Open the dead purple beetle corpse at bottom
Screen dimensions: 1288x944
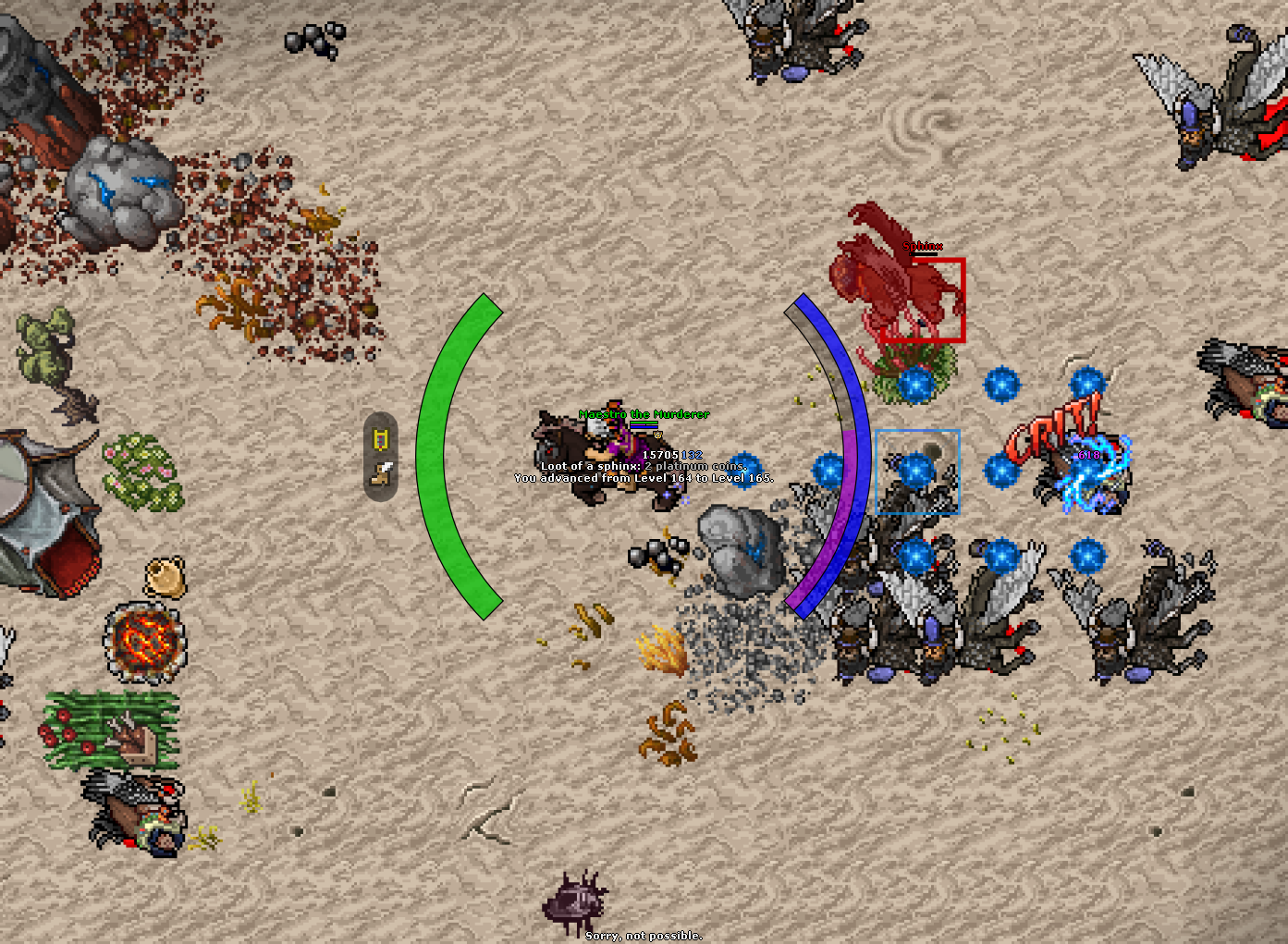click(573, 901)
